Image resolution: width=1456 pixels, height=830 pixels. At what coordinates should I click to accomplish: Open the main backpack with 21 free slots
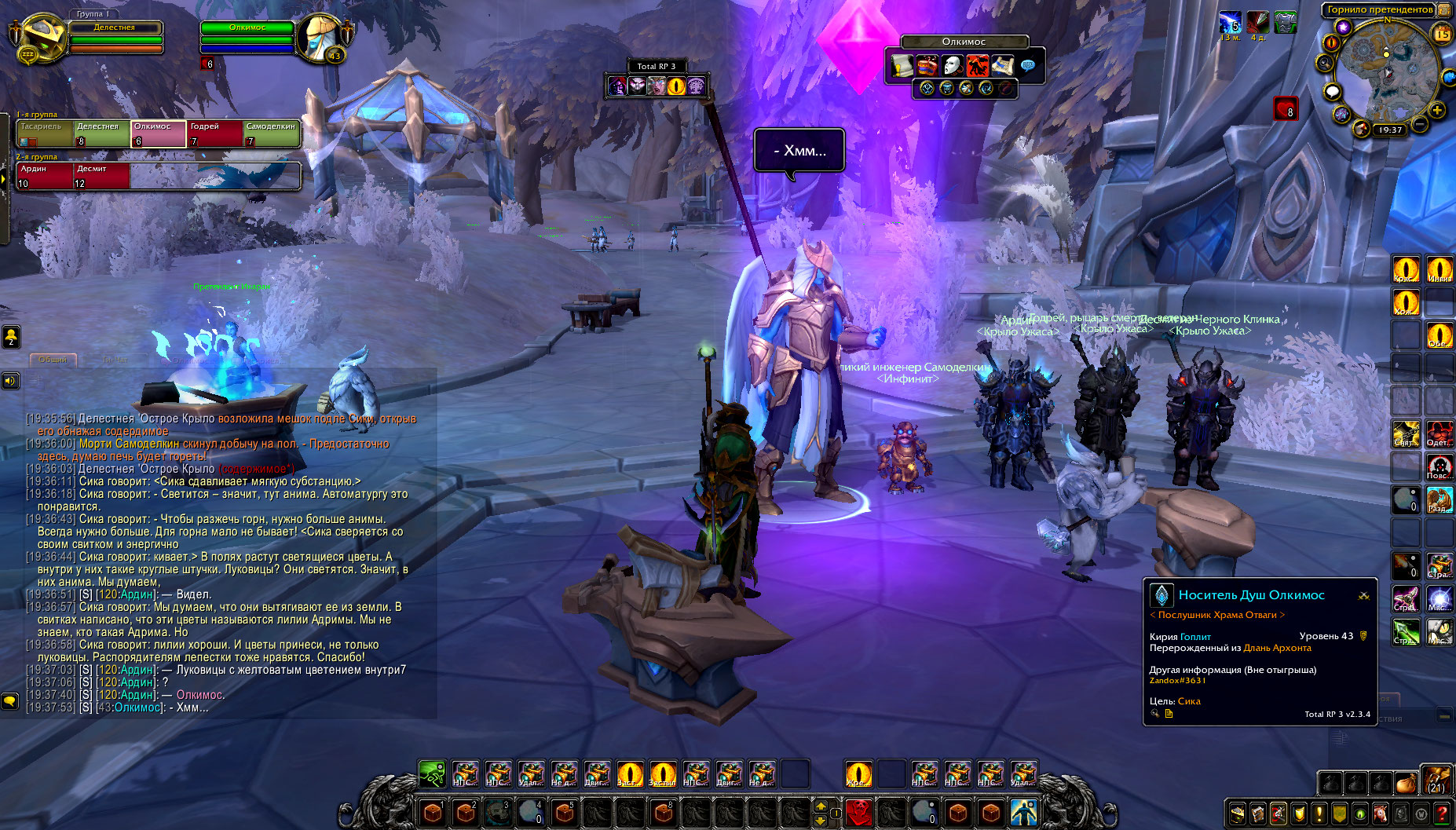(1436, 781)
